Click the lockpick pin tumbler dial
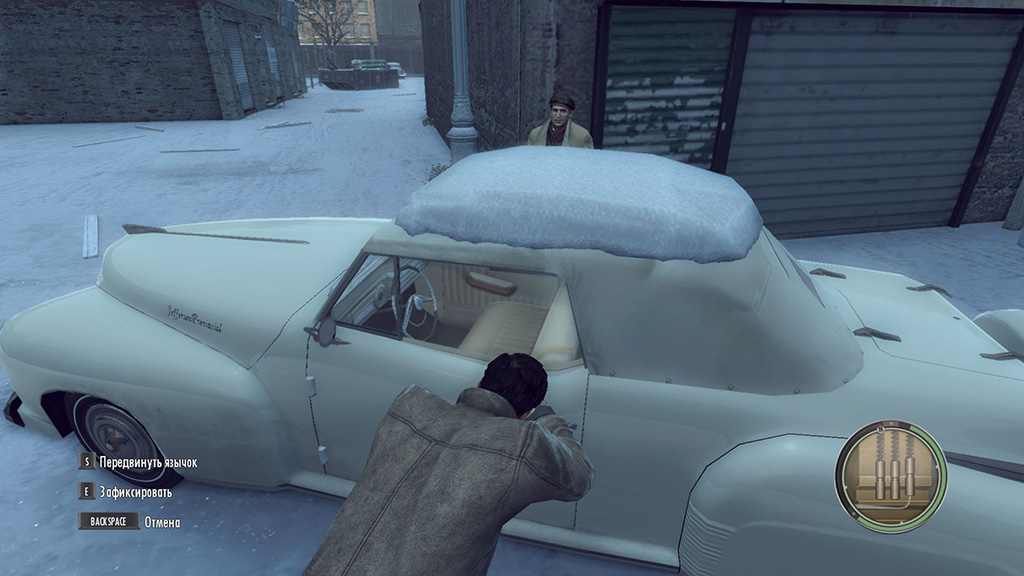Screen dimensions: 1024x576 890,475
